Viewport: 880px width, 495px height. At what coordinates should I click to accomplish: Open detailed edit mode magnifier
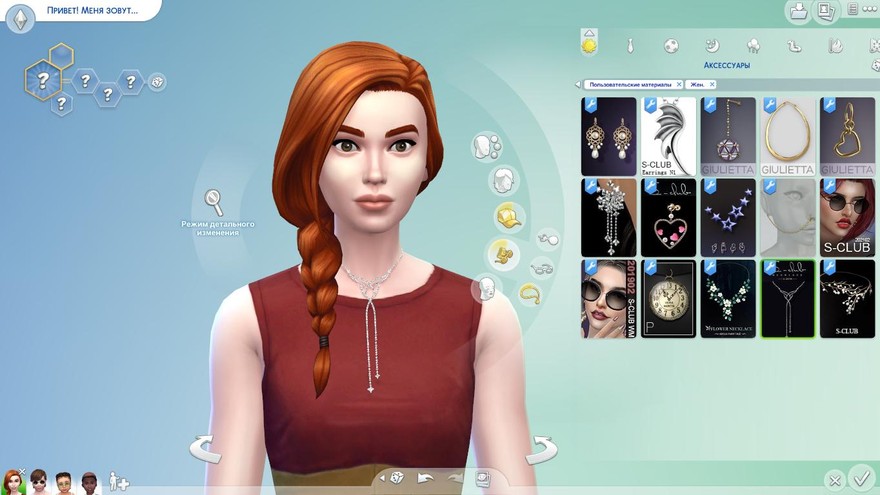(x=215, y=202)
